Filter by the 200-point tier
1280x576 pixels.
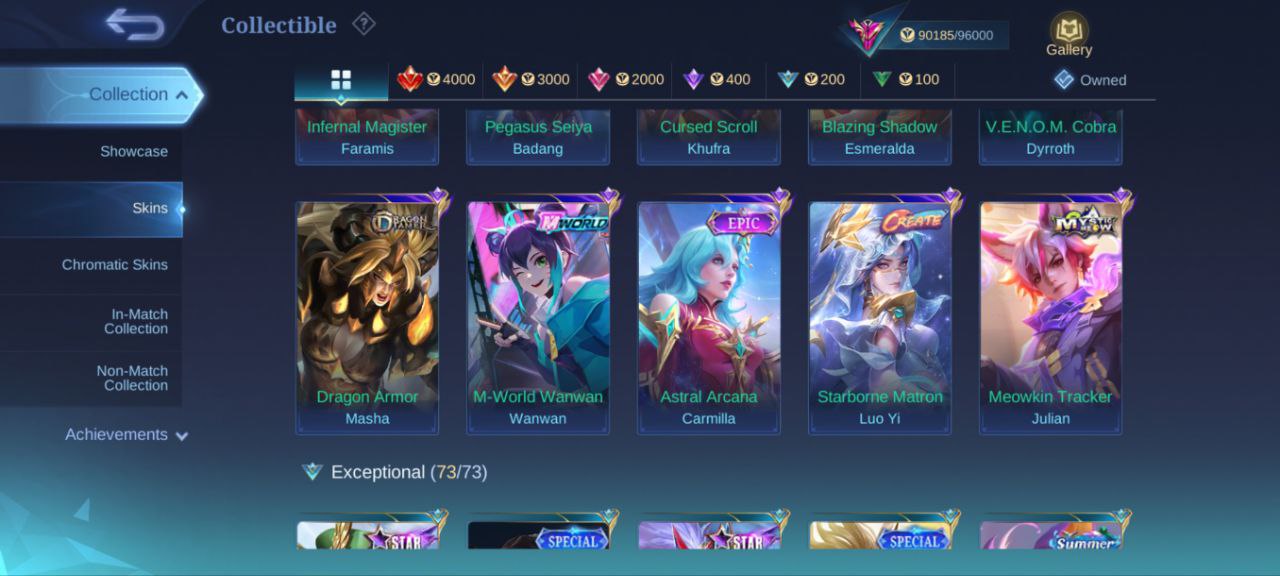click(812, 79)
